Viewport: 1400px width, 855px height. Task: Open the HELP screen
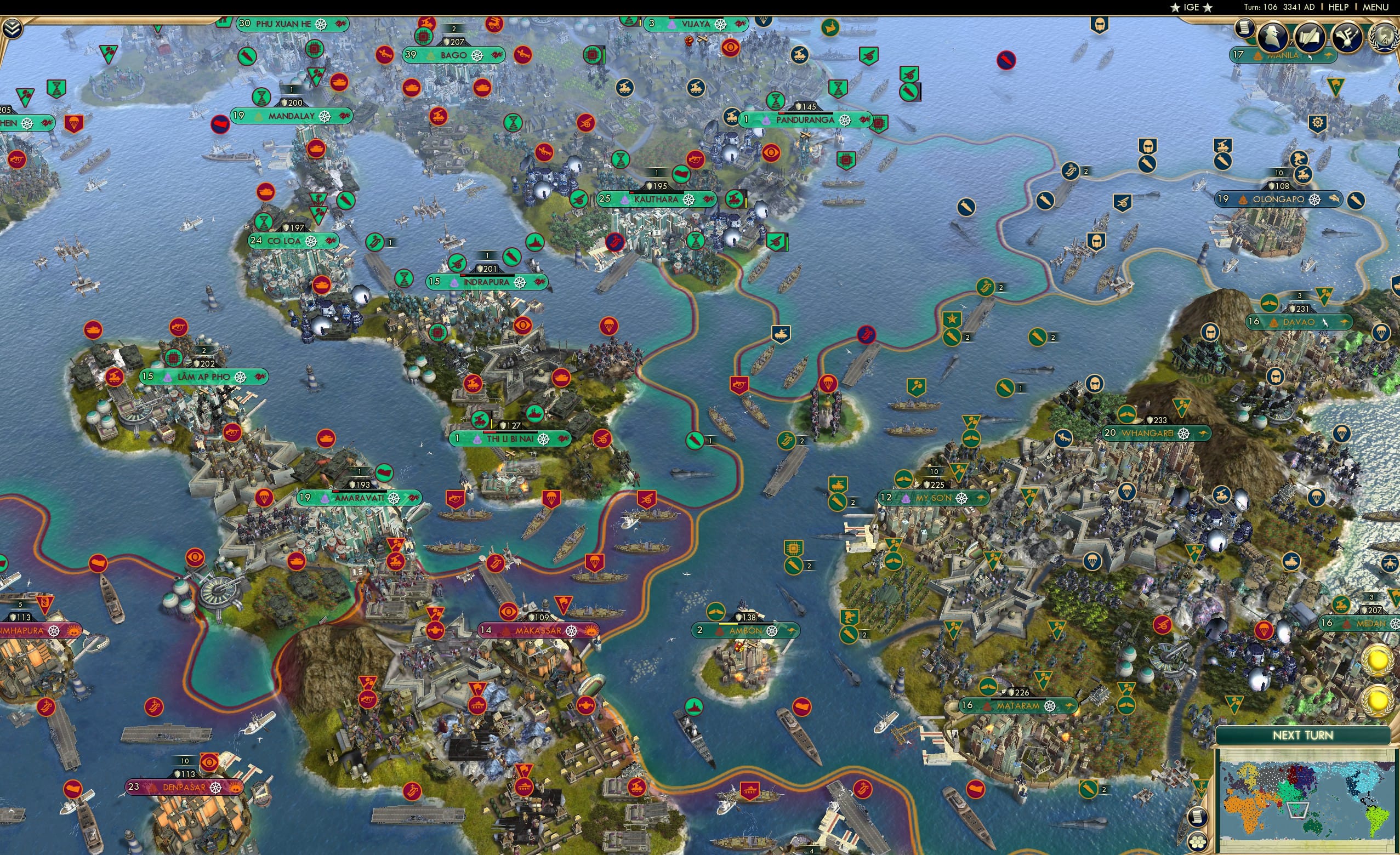[x=1339, y=7]
